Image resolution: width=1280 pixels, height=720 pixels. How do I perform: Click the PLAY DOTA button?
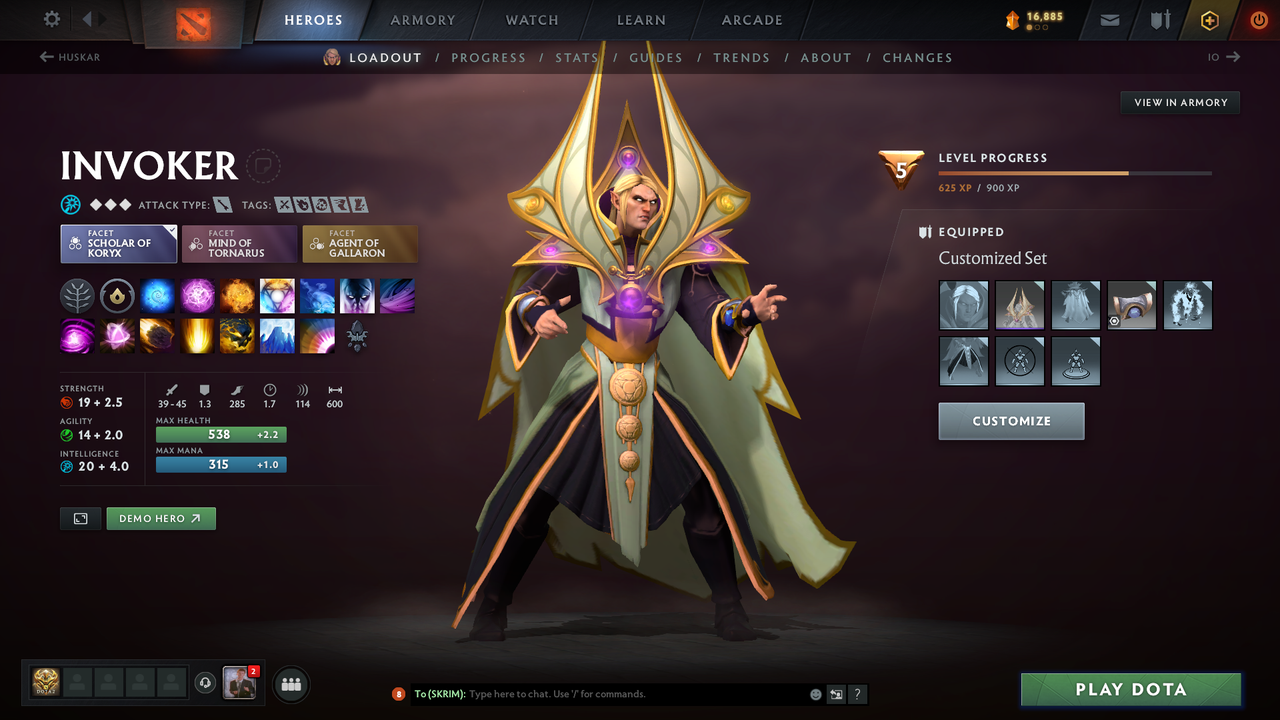pyautogui.click(x=1130, y=689)
